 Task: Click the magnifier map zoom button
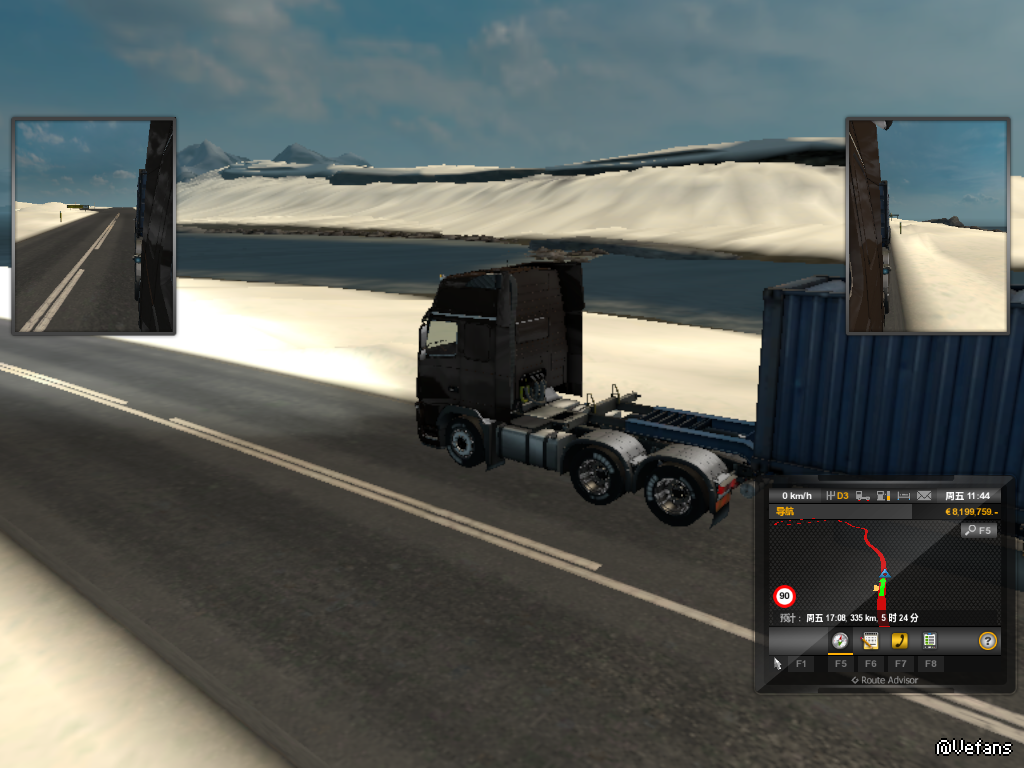click(x=978, y=530)
